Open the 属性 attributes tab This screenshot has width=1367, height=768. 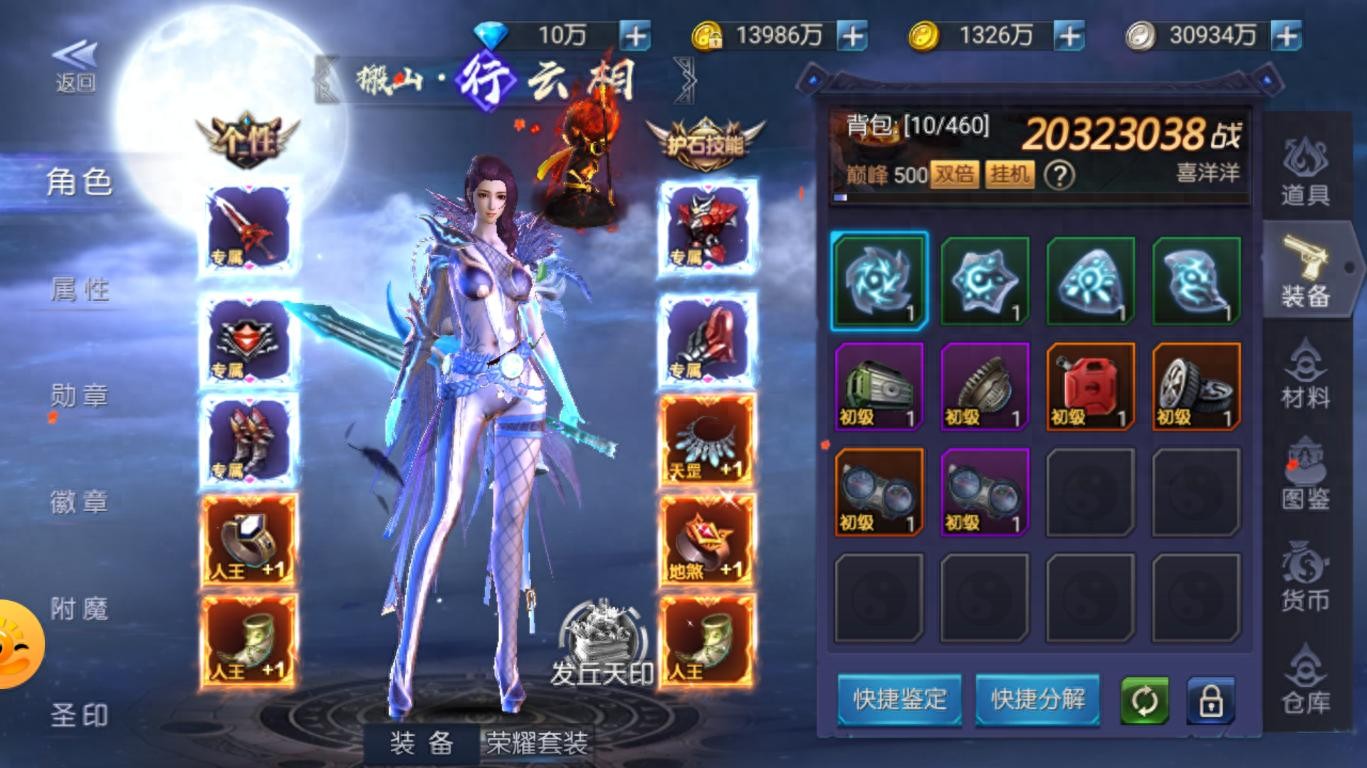(80, 290)
